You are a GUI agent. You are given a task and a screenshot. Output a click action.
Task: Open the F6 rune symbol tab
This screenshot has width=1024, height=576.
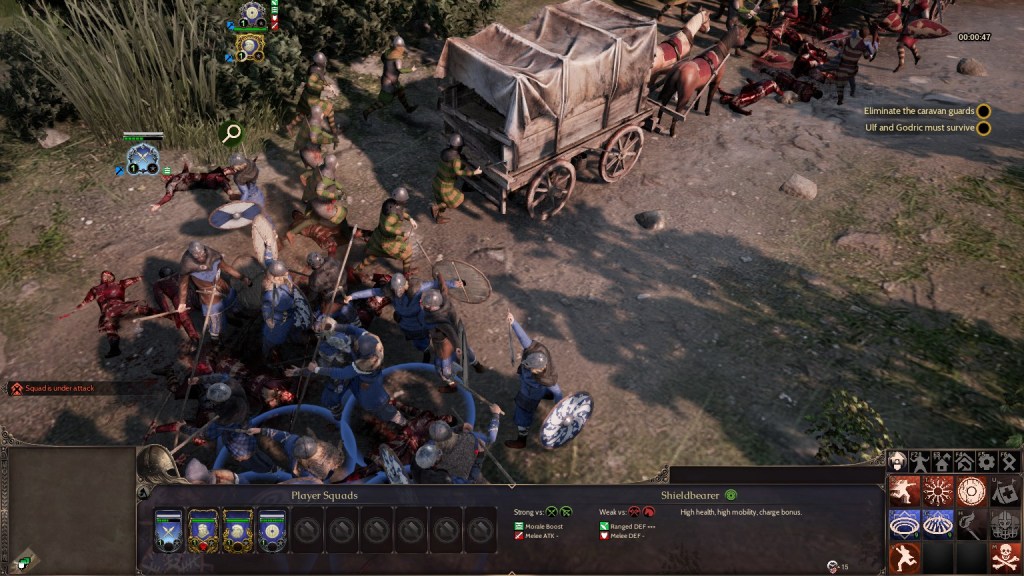(x=1008, y=462)
